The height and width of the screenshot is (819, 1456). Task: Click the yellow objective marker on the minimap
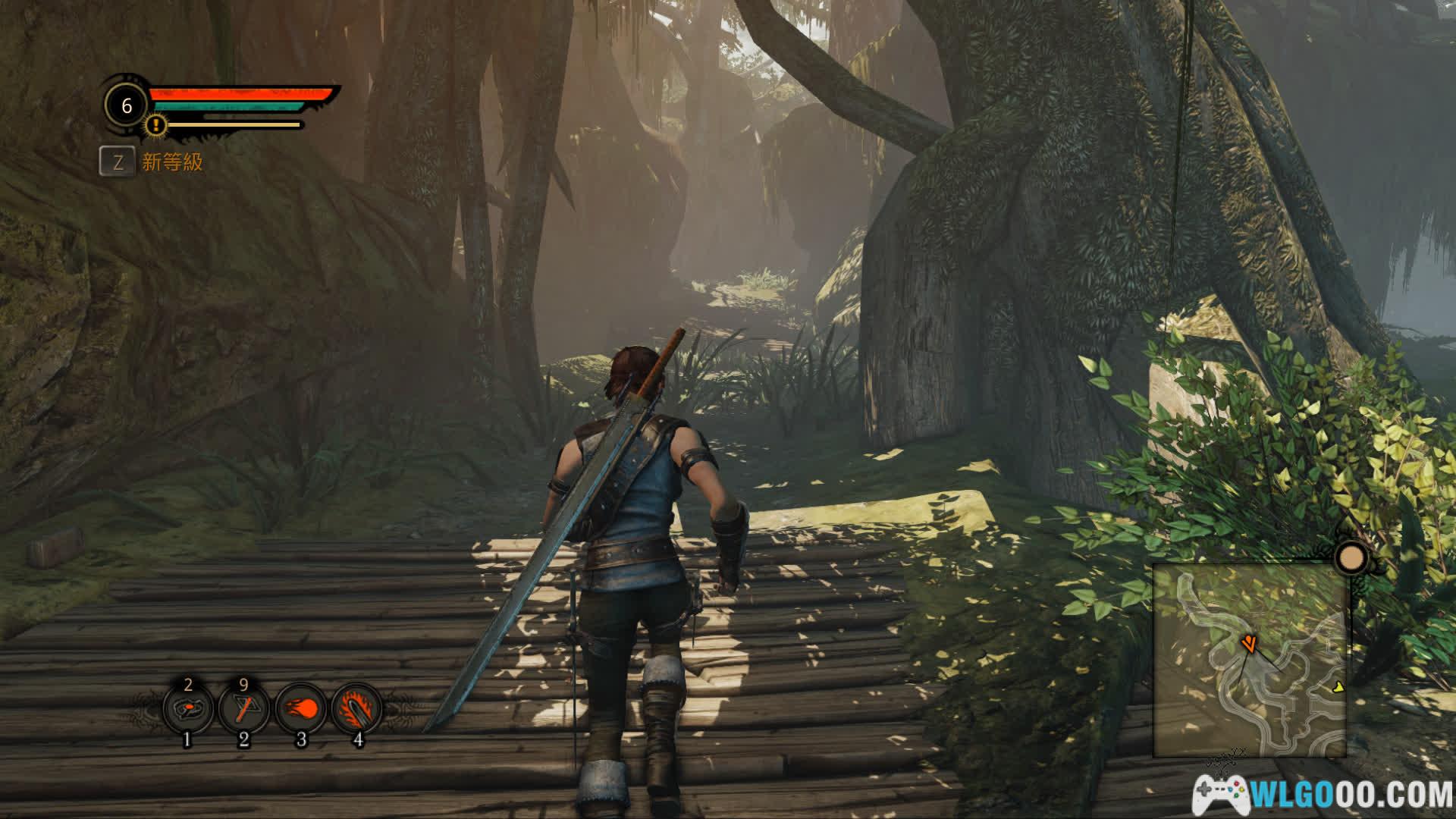1338,687
